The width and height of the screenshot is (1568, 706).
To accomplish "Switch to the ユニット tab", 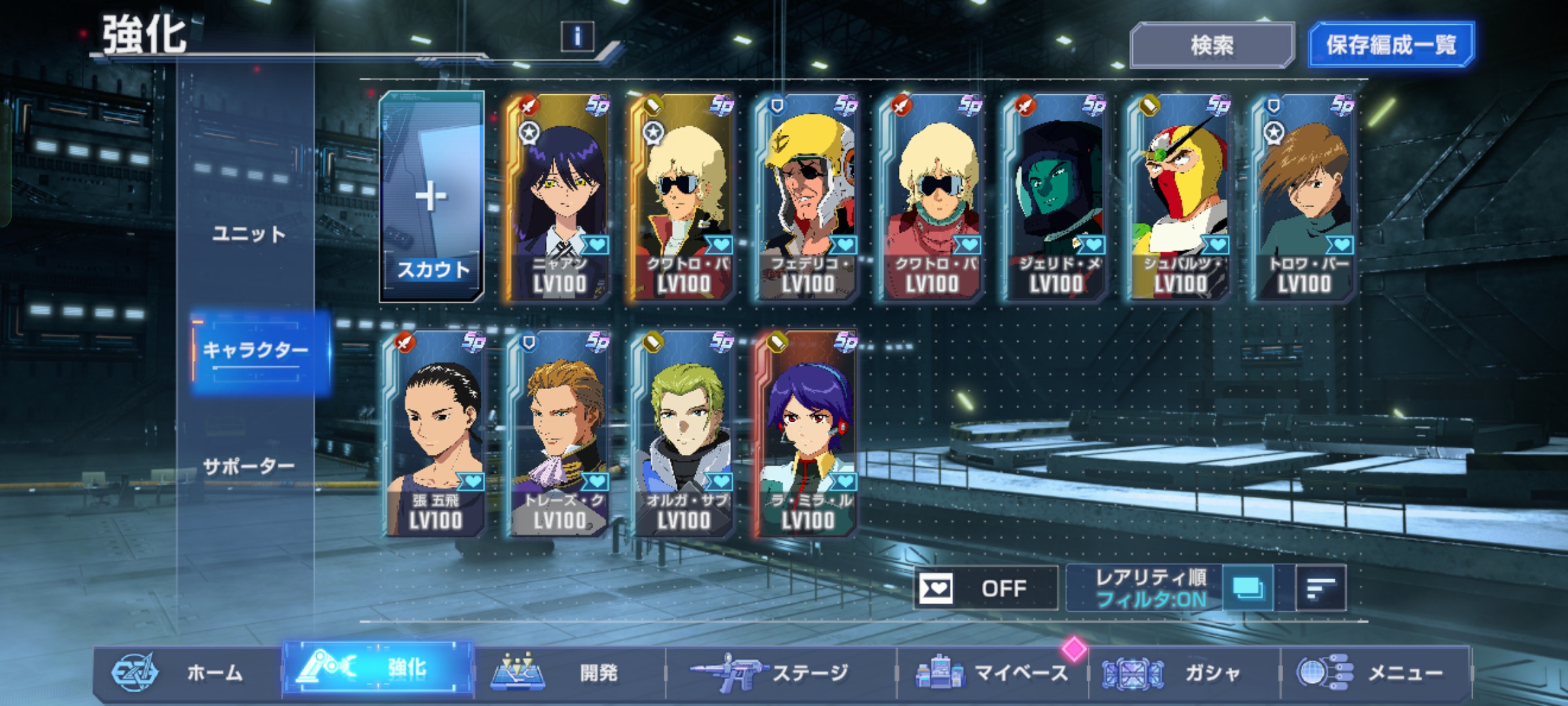I will click(249, 233).
